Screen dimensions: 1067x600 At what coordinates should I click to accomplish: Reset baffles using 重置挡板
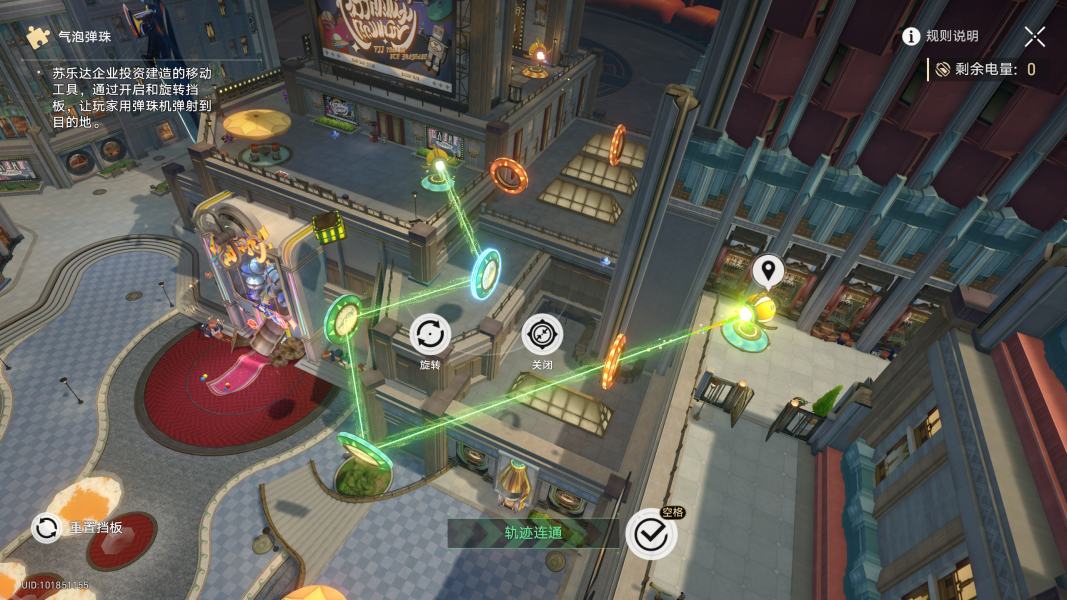click(47, 528)
